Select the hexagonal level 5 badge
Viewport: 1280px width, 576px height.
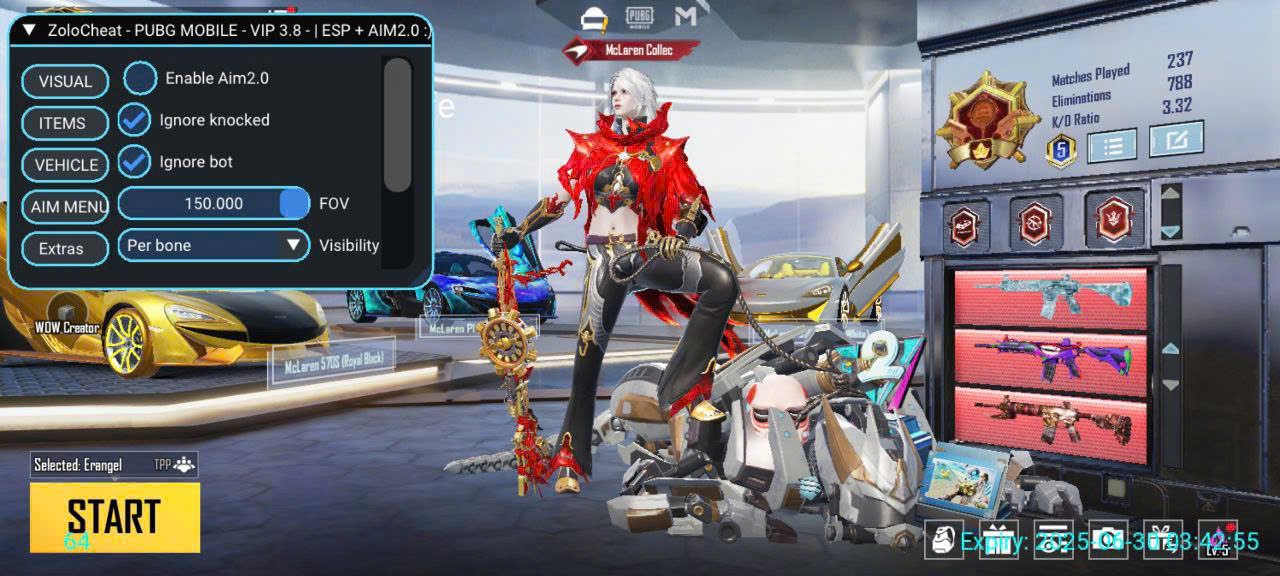coord(1060,150)
